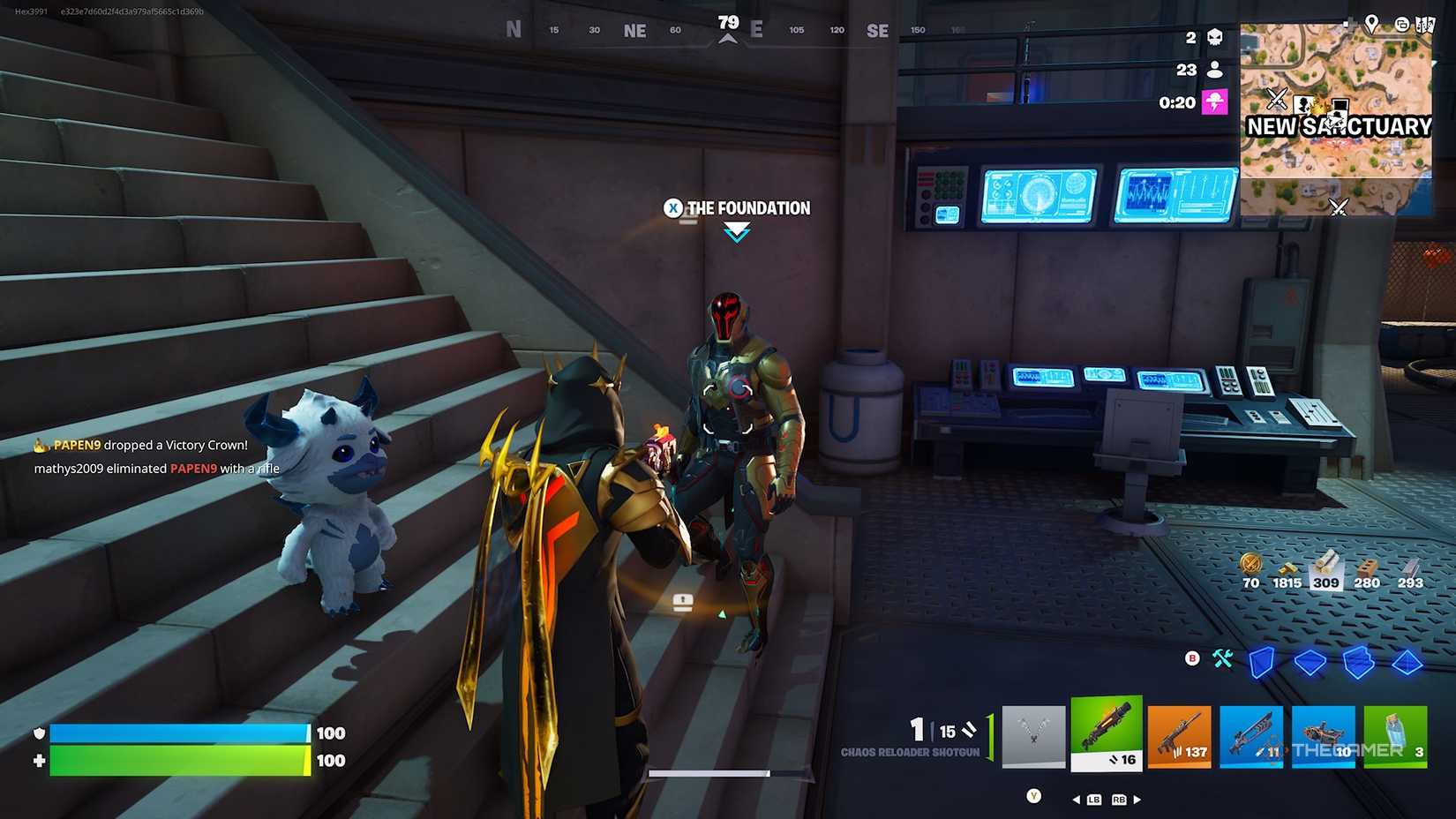1456x819 pixels.
Task: Select the Chaos Reloader Shotgun slot
Action: click(x=1107, y=735)
